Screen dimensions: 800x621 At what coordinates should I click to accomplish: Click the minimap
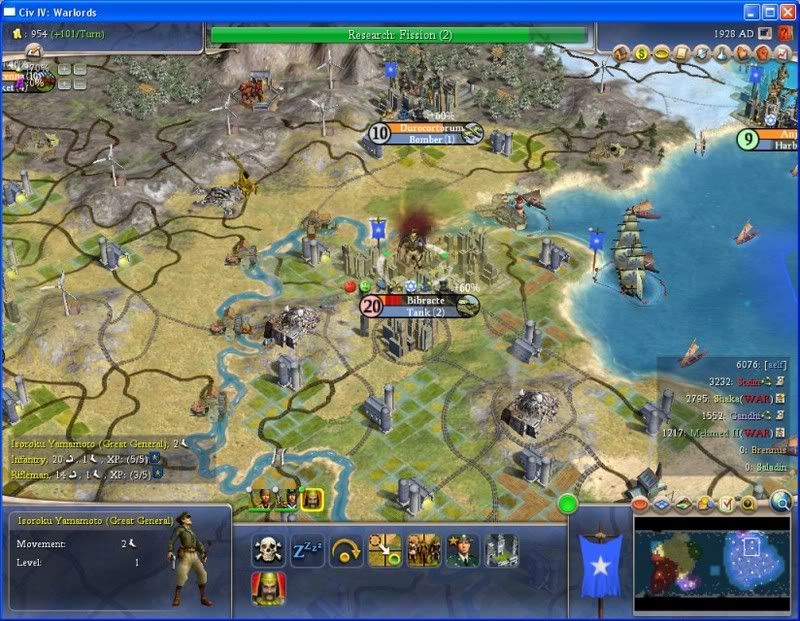(710, 563)
